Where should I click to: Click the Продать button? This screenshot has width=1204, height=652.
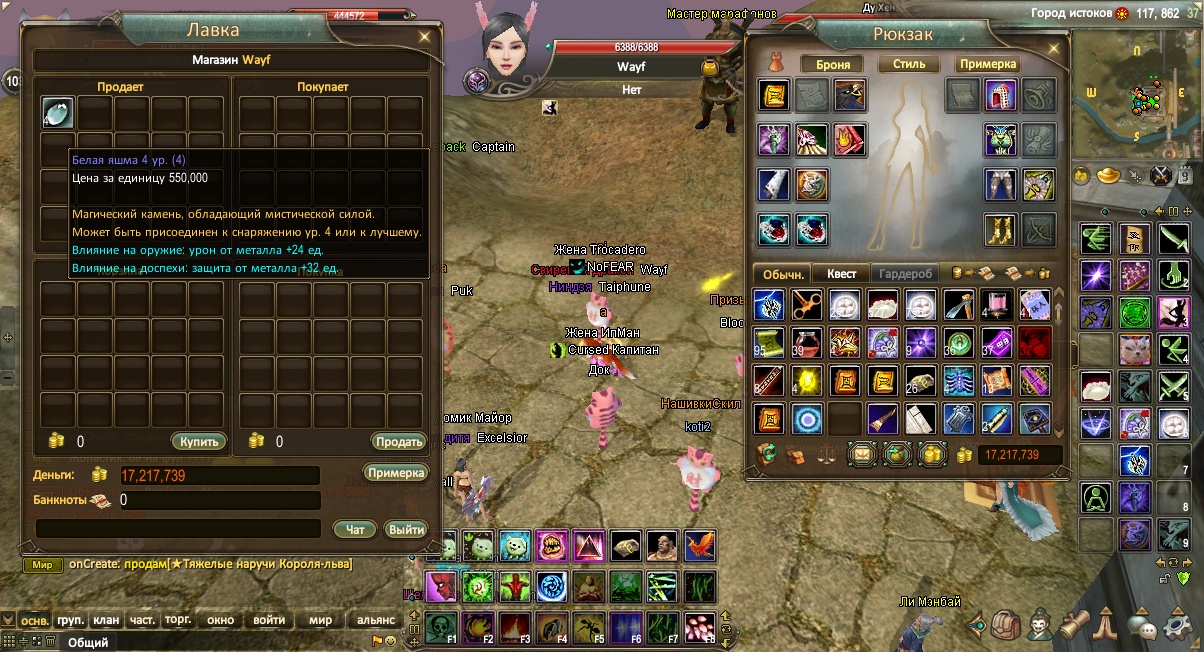pos(398,441)
